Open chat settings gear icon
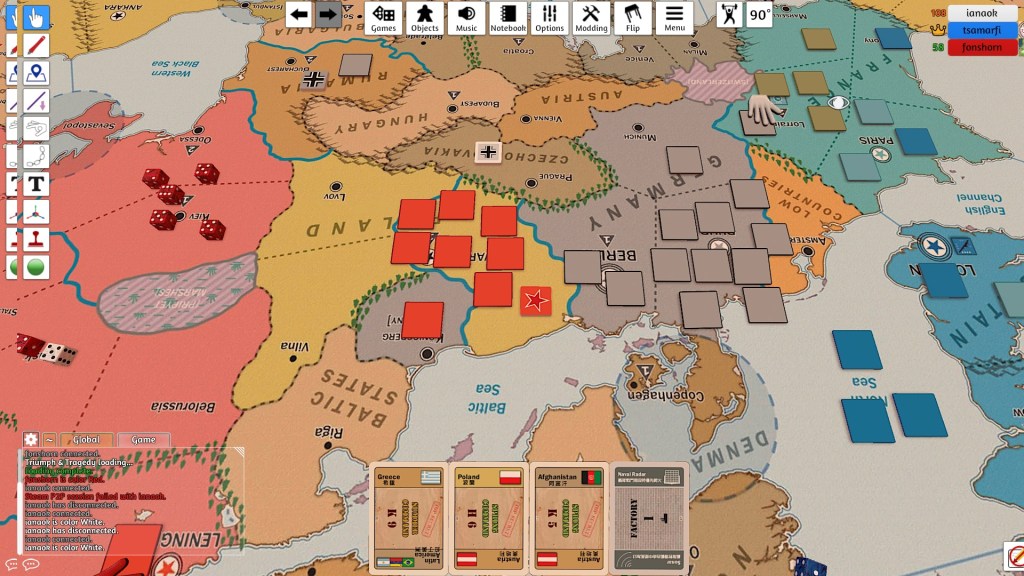 [30, 440]
